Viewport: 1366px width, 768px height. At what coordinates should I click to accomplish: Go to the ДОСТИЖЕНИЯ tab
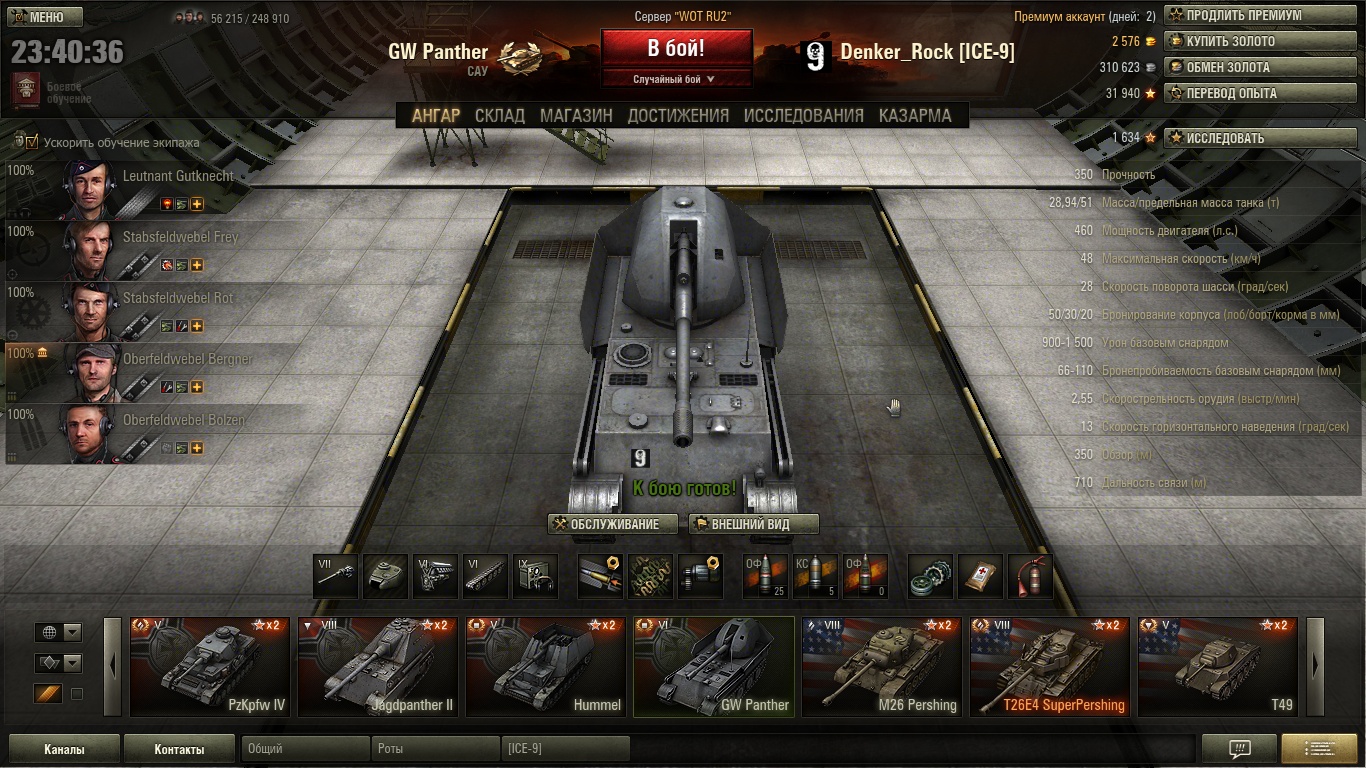coord(678,115)
